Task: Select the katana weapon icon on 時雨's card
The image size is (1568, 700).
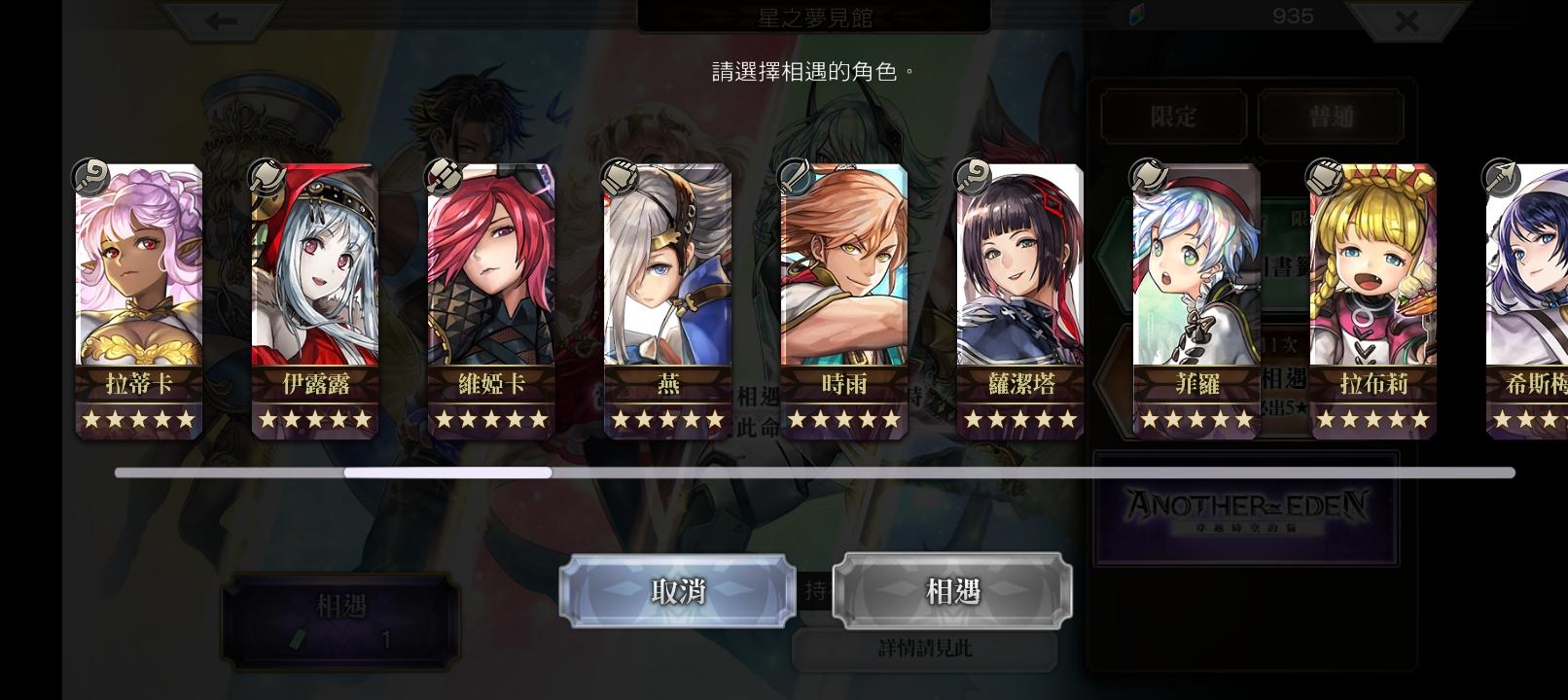Action: click(798, 176)
